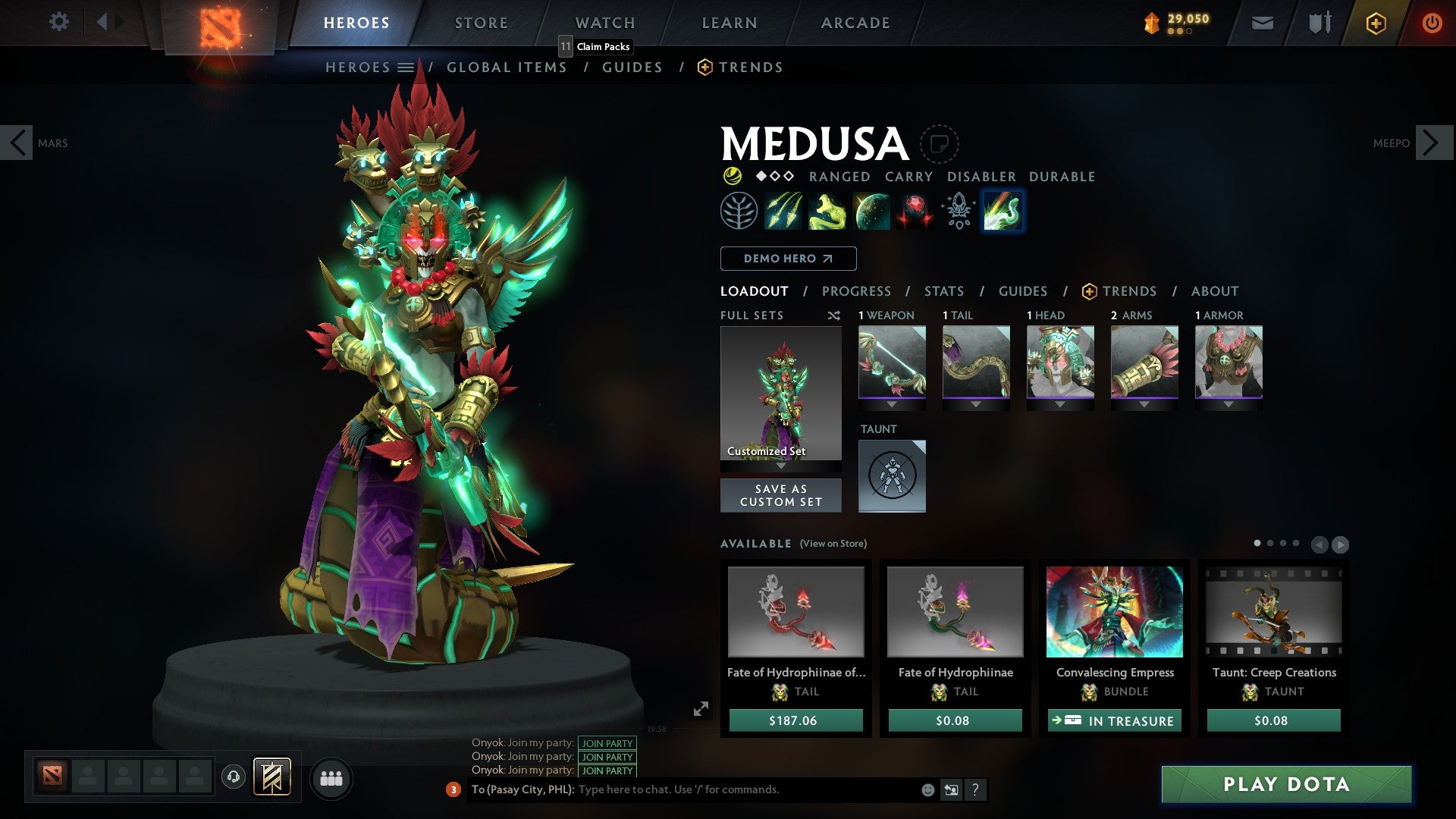Click the hero notepad toggle beside MEDUSA
The height and width of the screenshot is (819, 1456).
(940, 144)
